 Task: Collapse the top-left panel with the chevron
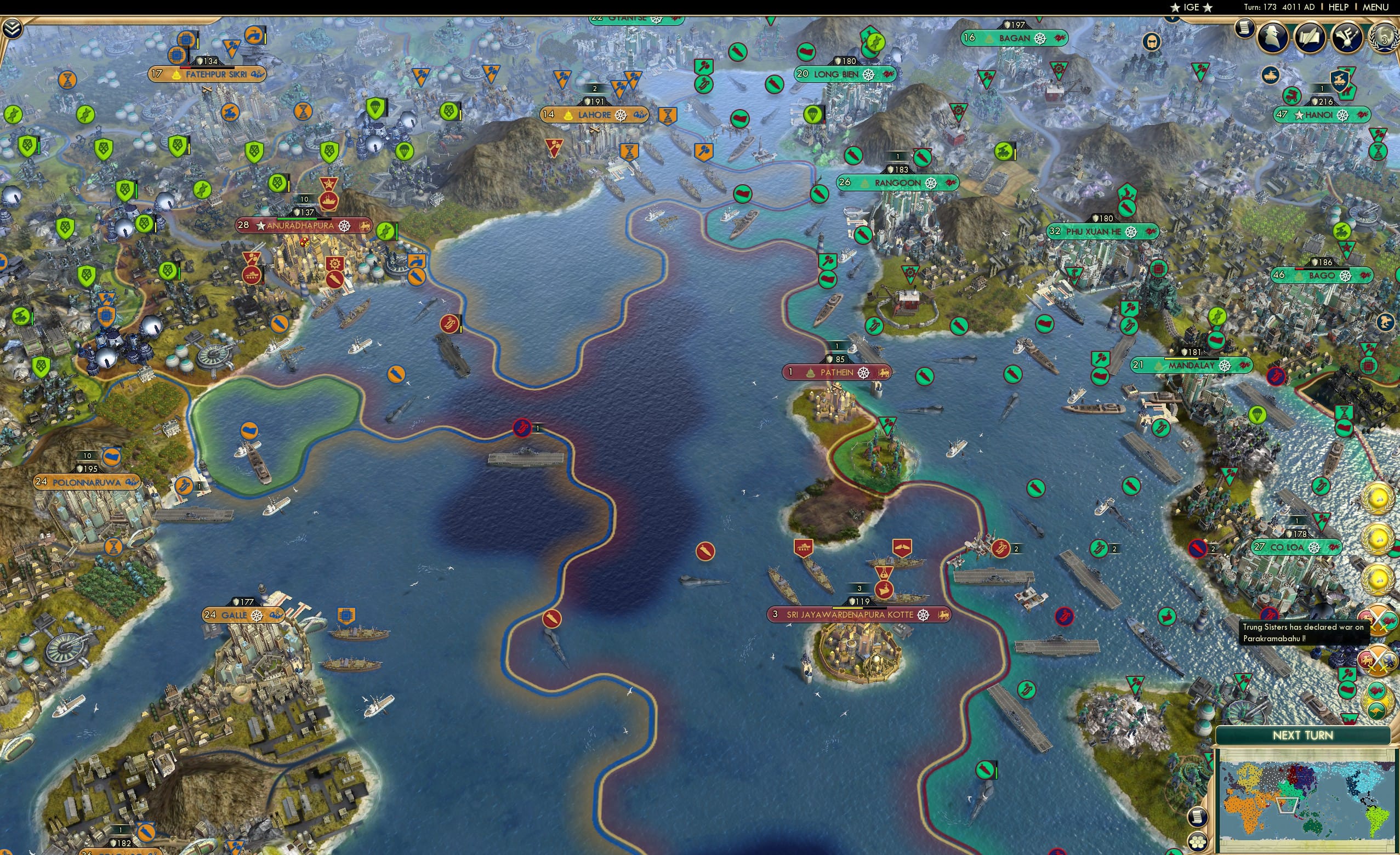coord(13,29)
